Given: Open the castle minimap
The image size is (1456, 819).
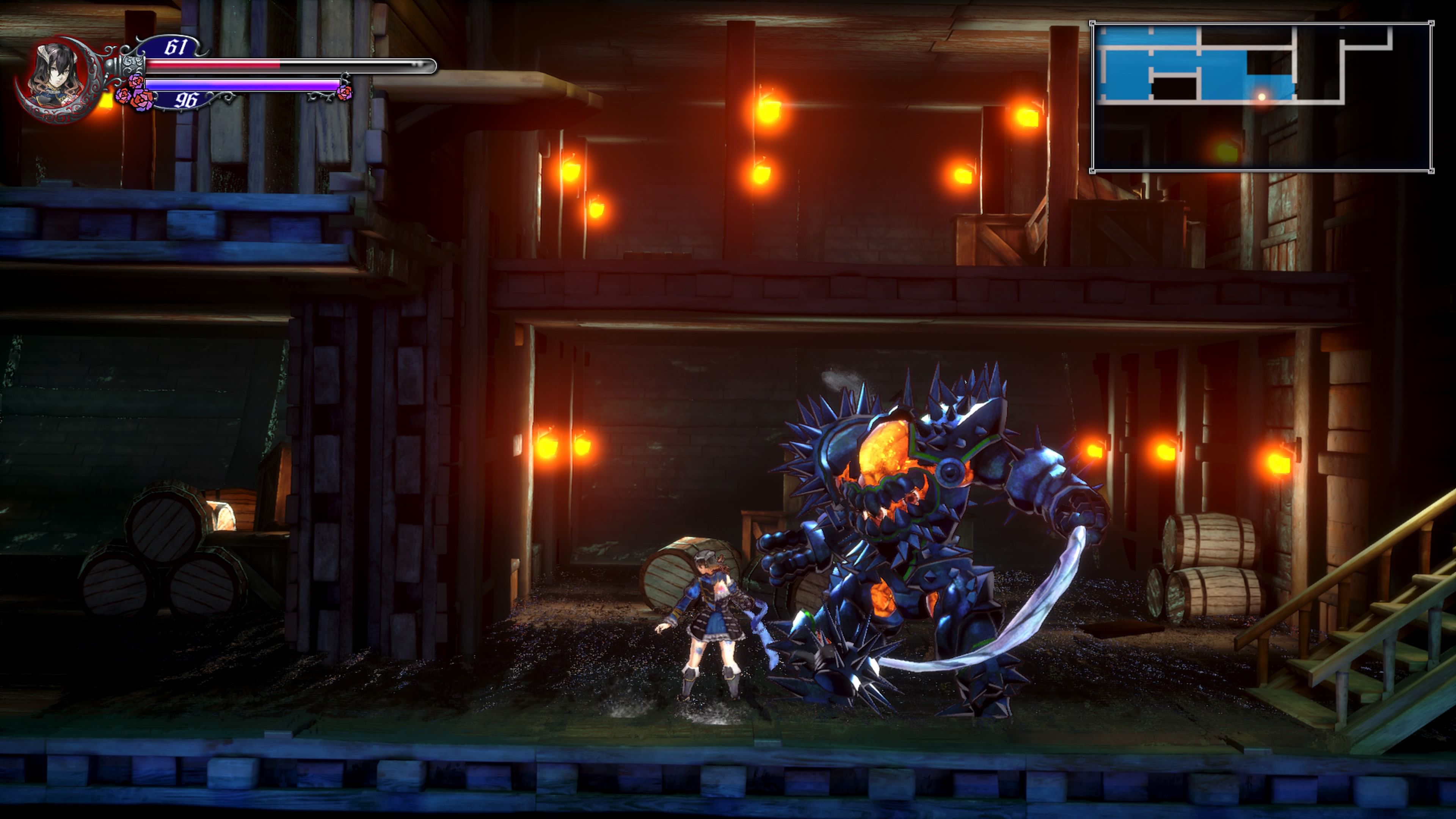Looking at the screenshot, I should [1261, 97].
